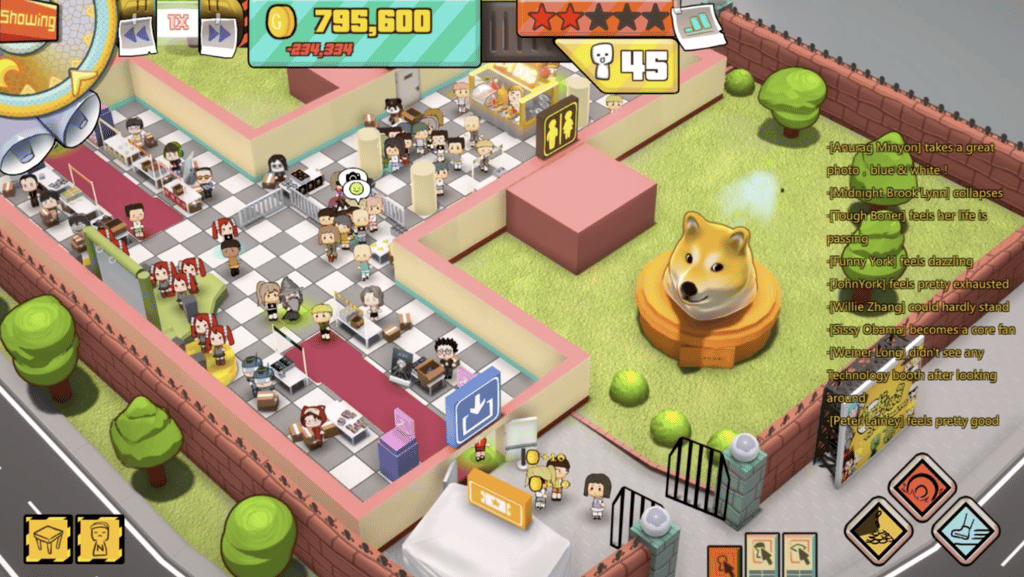Select the orange cursor card at bottom
Screen dimensions: 1024x577
pyautogui.click(x=724, y=563)
